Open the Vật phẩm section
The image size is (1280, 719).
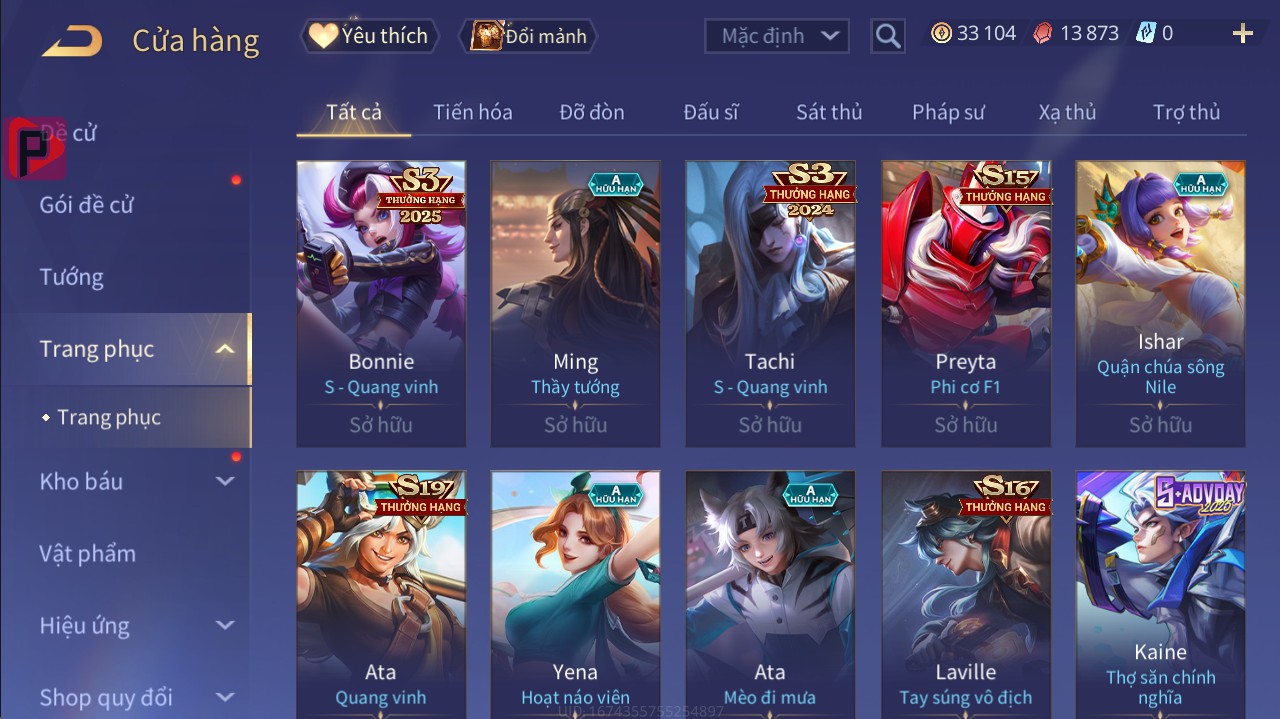coord(88,553)
